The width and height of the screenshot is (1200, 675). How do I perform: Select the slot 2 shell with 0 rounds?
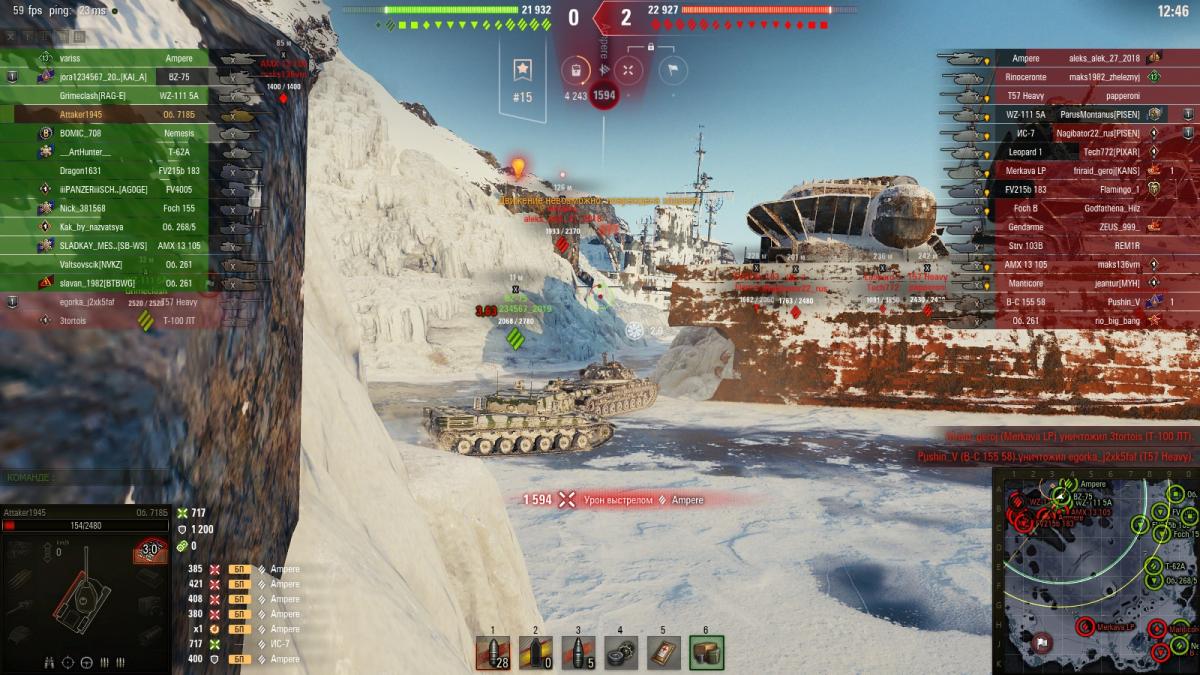(536, 652)
